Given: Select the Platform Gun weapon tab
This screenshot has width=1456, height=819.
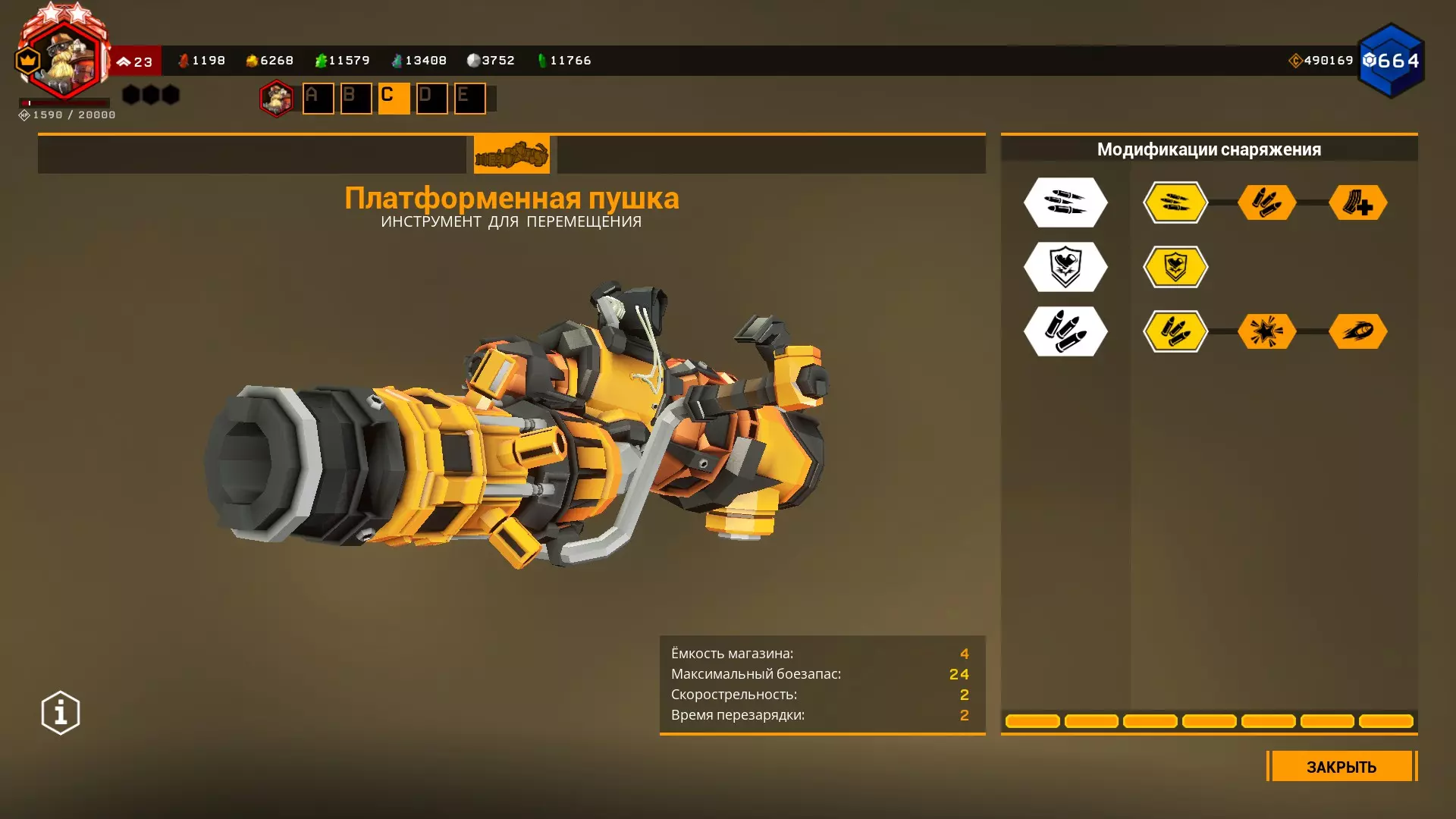Looking at the screenshot, I should pyautogui.click(x=512, y=155).
